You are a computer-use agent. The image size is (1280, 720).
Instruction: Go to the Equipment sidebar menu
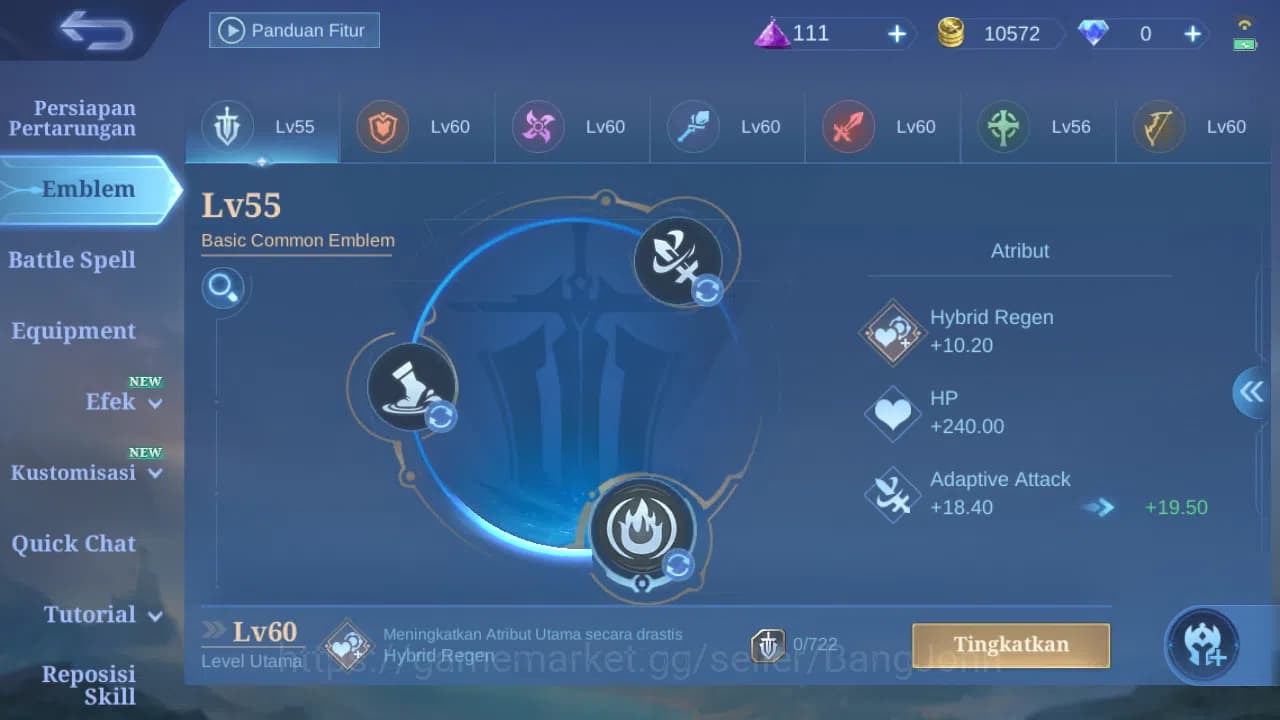[x=71, y=331]
